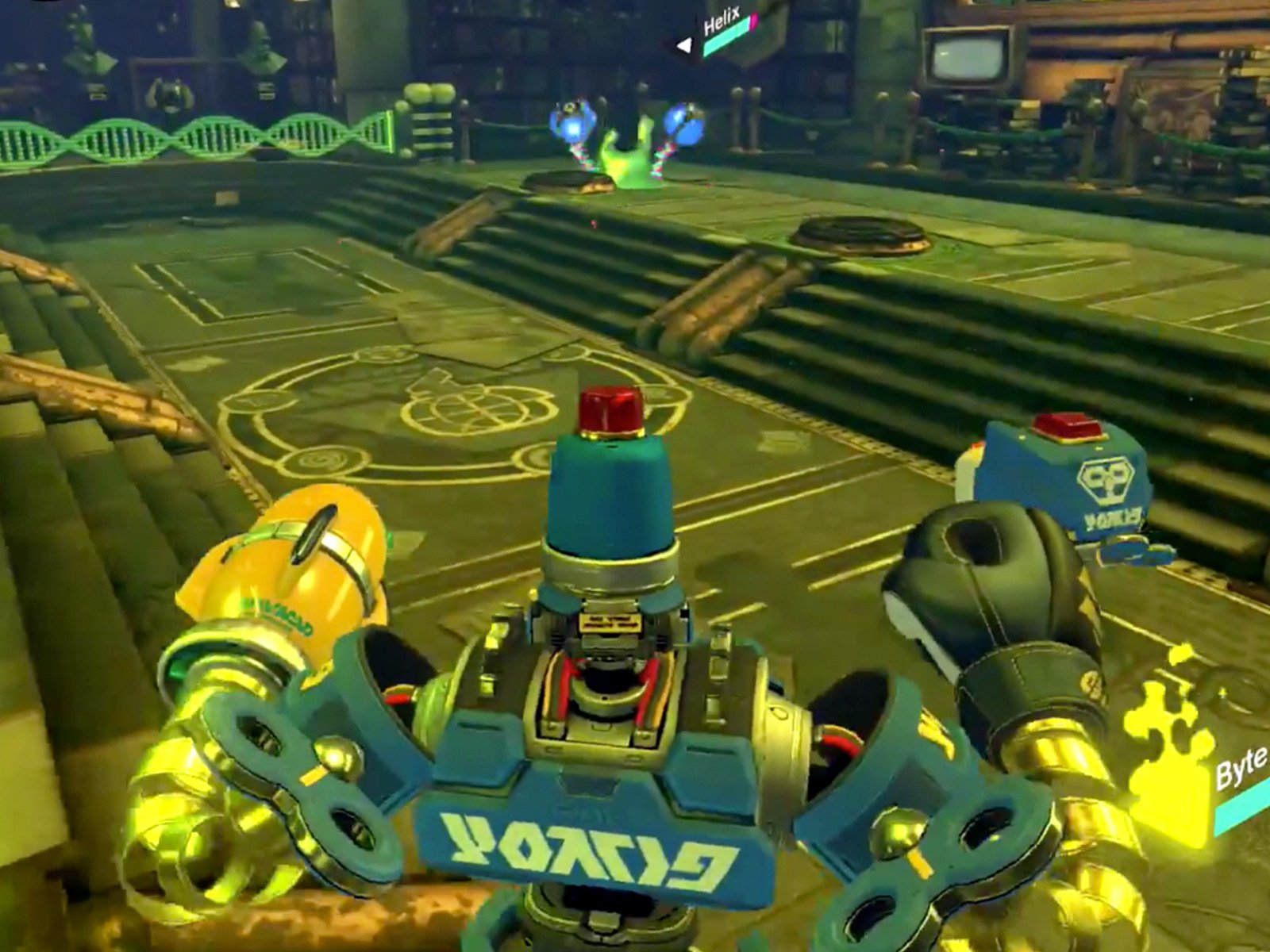The image size is (1270, 952).
Task: Select the white arrow indicator beside Helix's name
Action: (x=685, y=45)
